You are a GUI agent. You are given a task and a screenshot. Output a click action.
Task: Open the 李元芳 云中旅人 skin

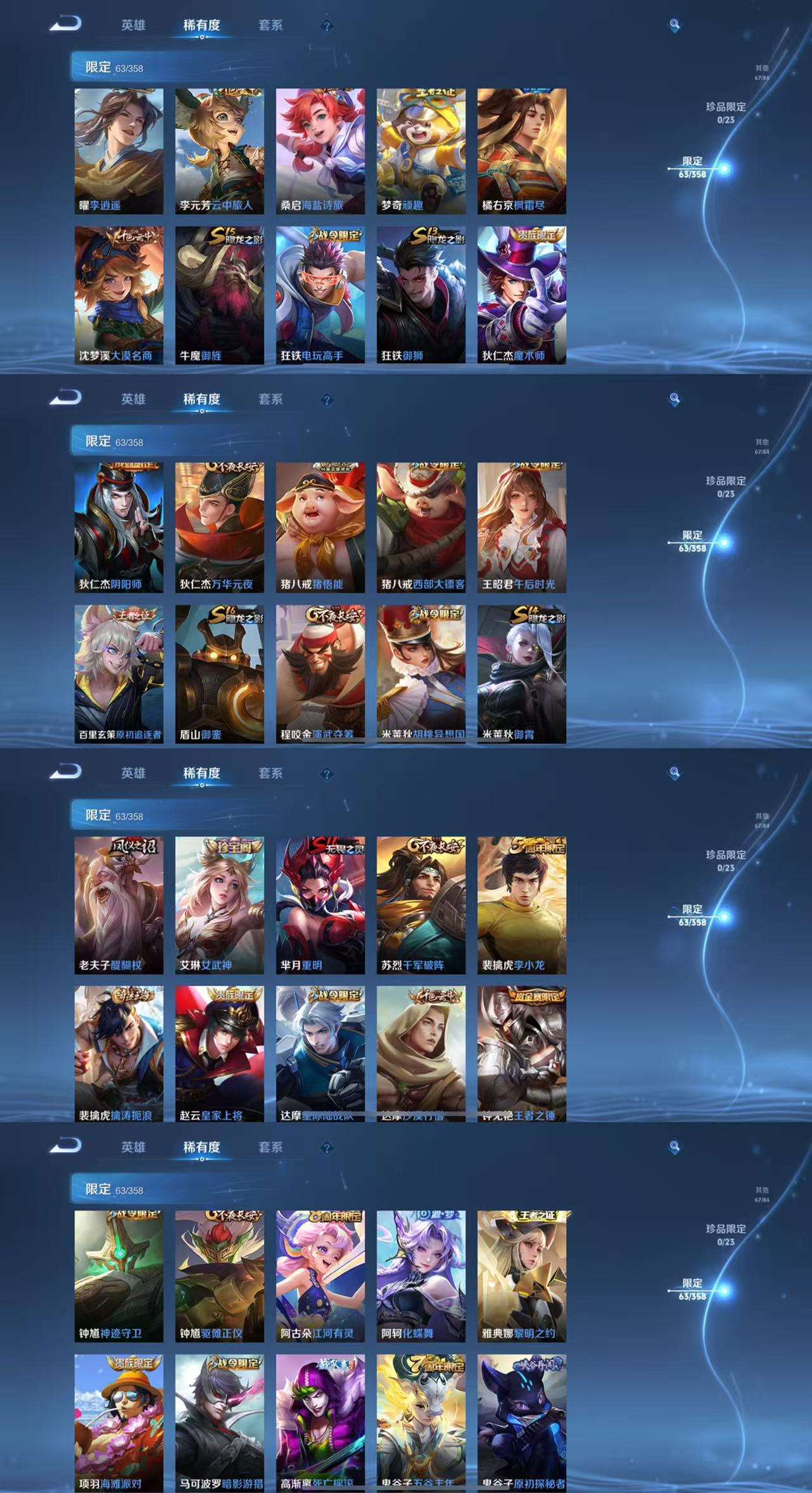pyautogui.click(x=219, y=151)
